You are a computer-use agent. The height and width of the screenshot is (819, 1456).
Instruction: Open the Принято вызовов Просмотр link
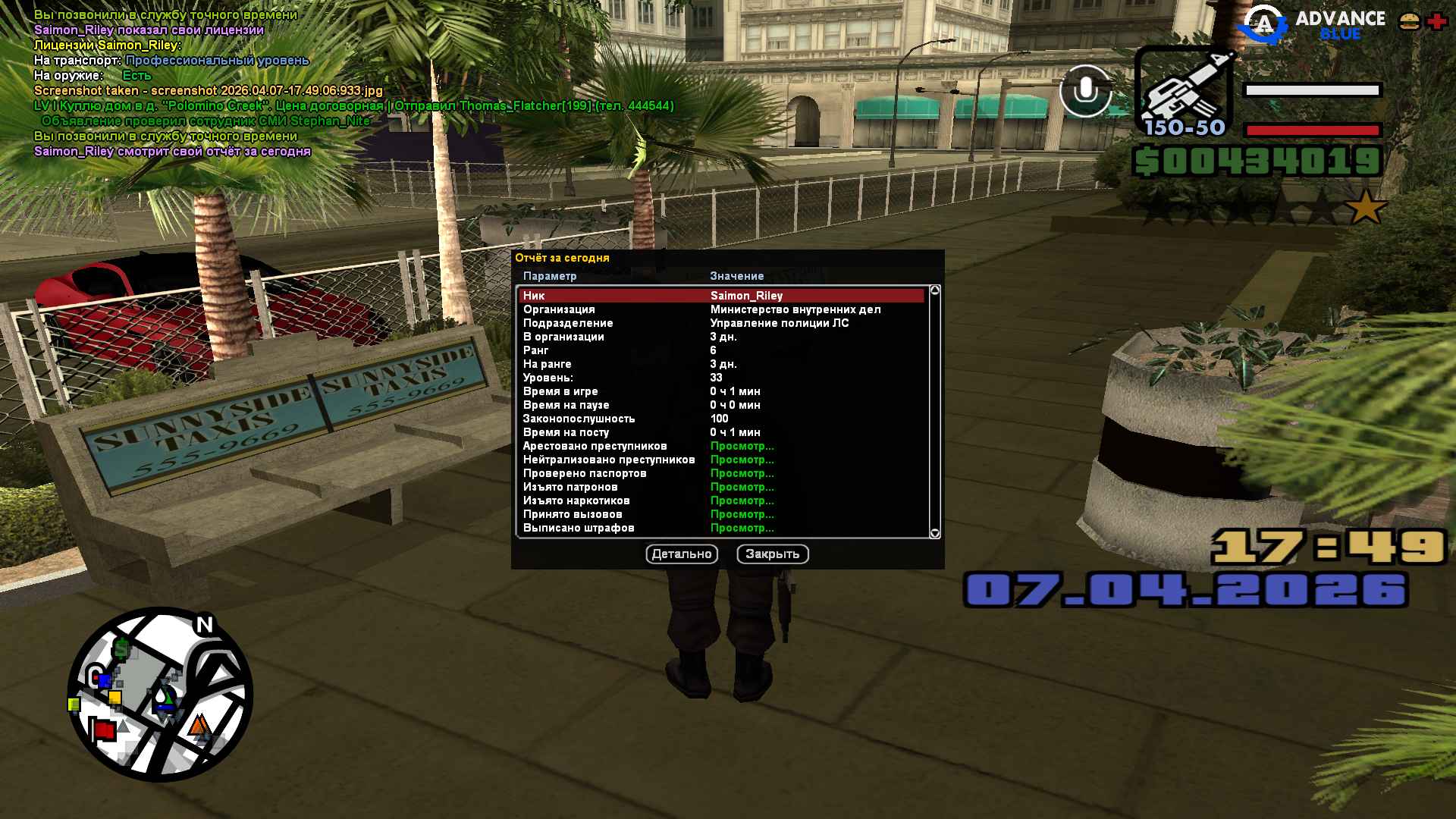click(742, 514)
